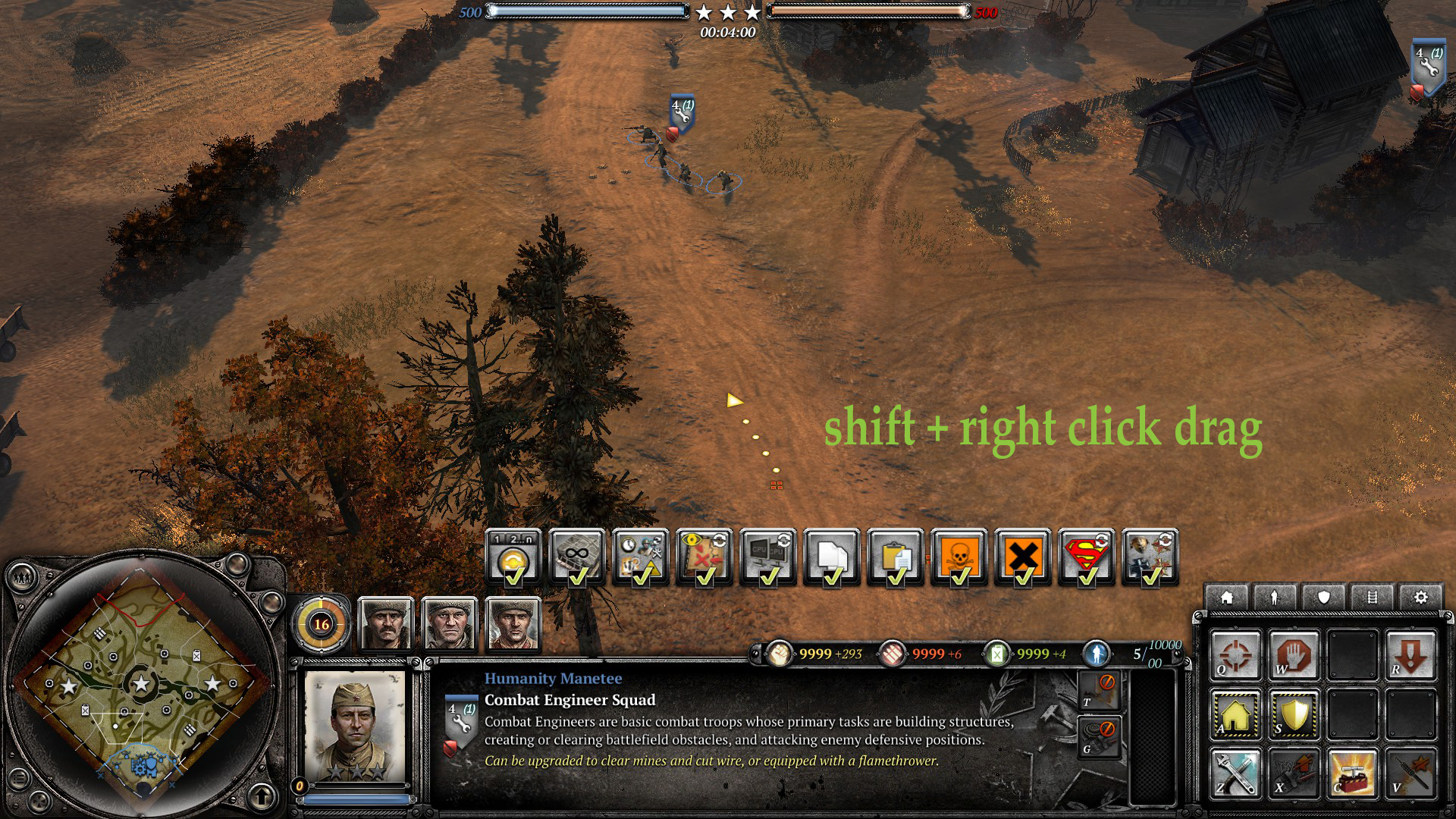
Task: Open the gear settings tab
Action: pos(1420,598)
